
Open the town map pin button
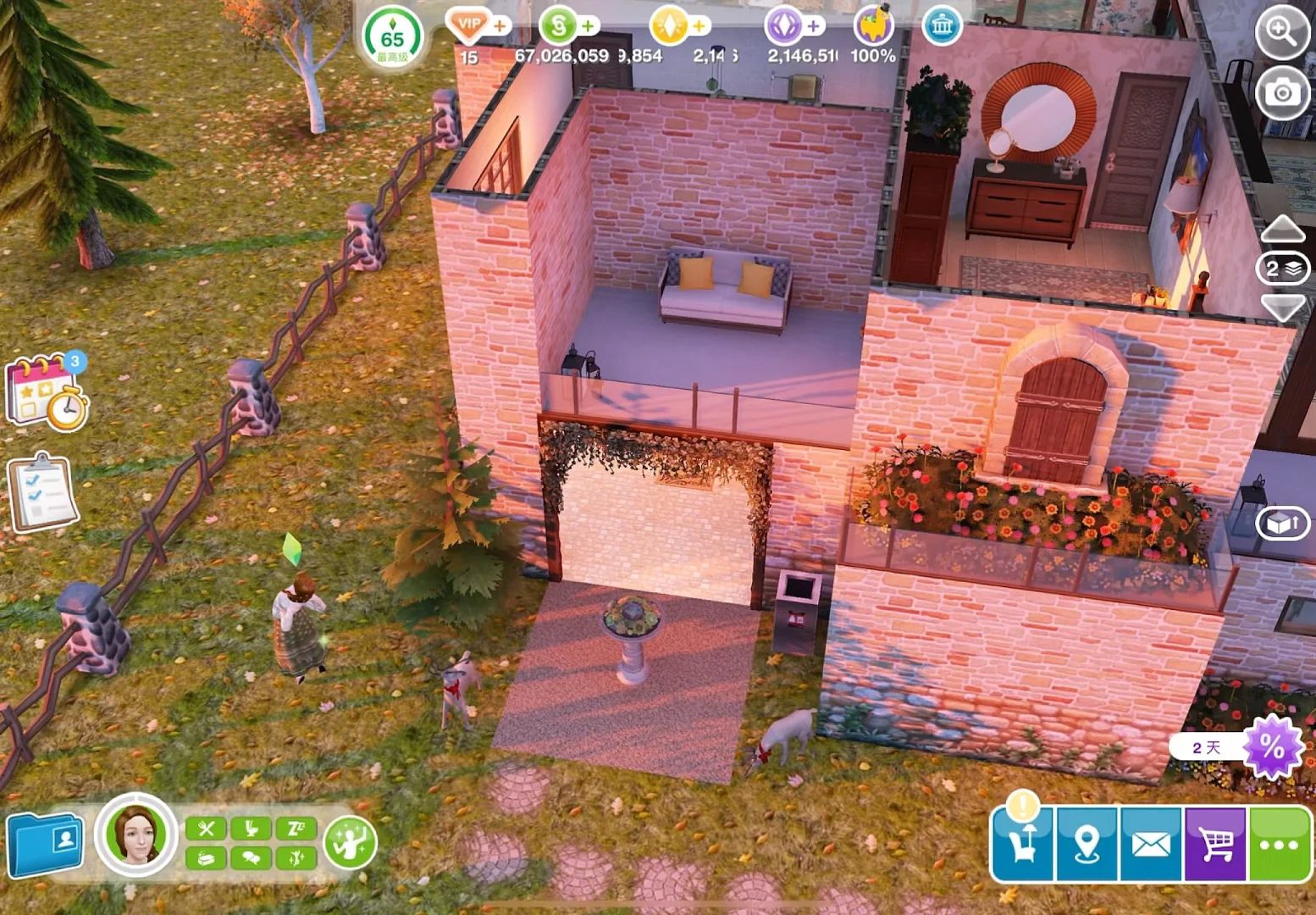click(x=1087, y=844)
